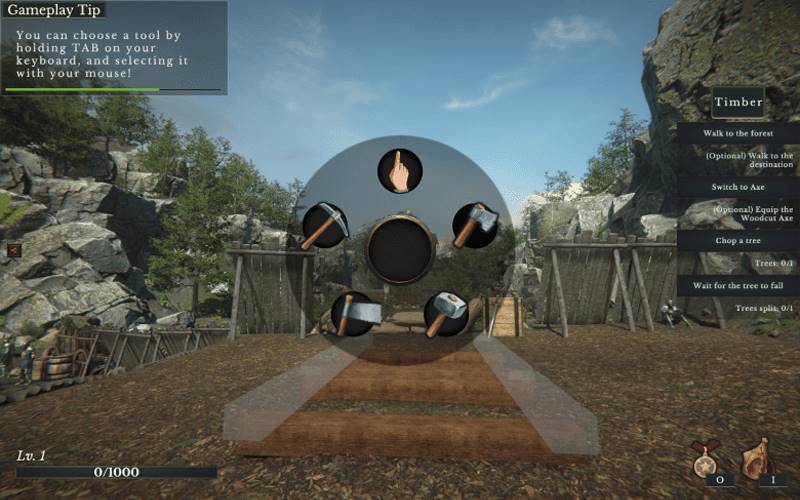Select the pointing hand tool
The height and width of the screenshot is (500, 800).
point(400,172)
